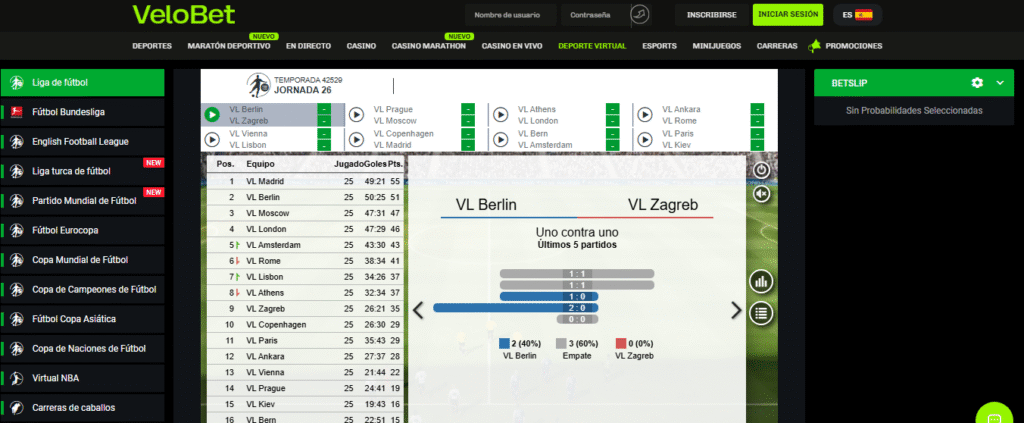Viewport: 1024px width, 423px height.
Task: Open the PROMOCIONES page
Action: [x=853, y=46]
